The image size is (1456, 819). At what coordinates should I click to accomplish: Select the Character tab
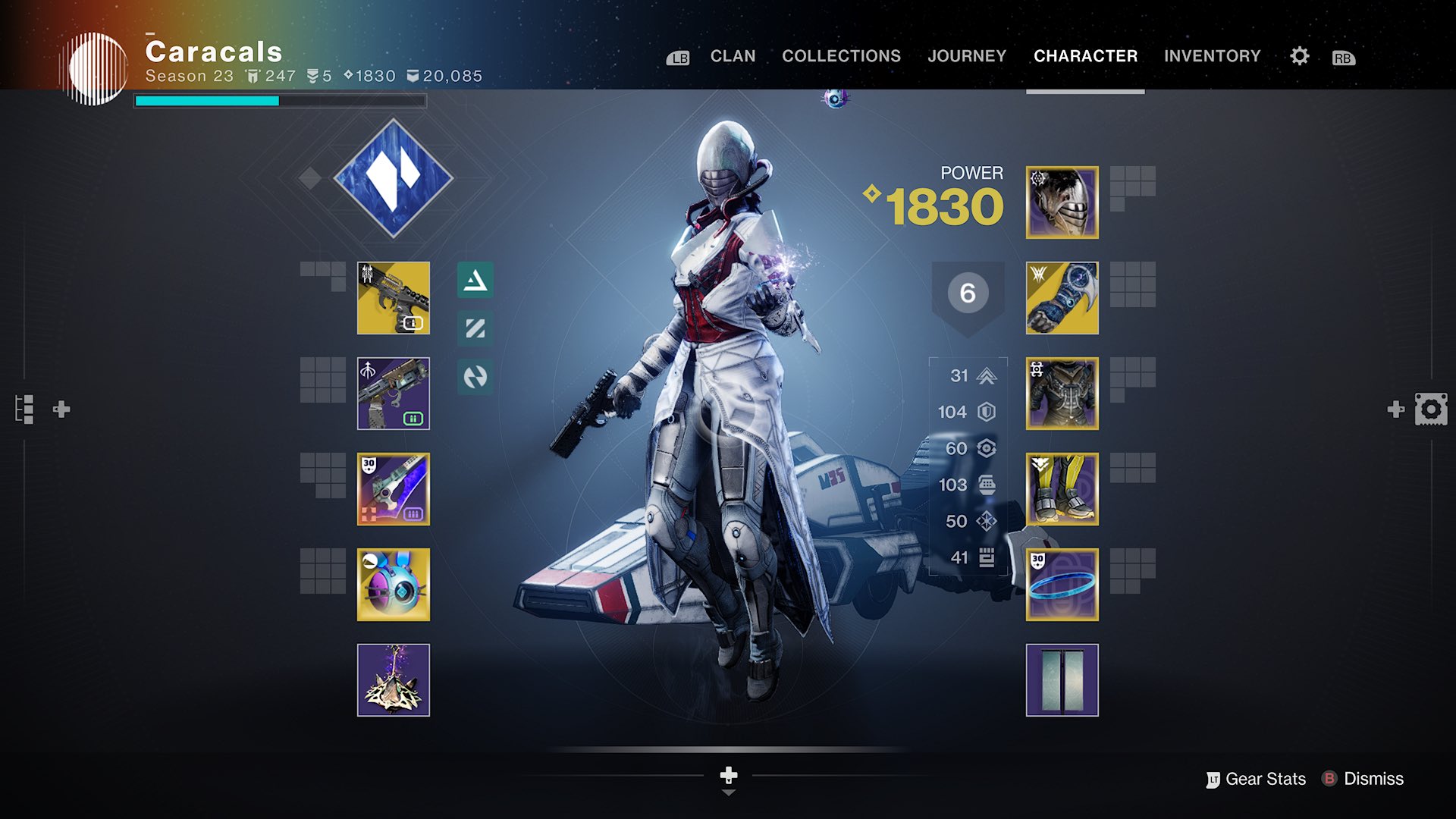(1085, 56)
